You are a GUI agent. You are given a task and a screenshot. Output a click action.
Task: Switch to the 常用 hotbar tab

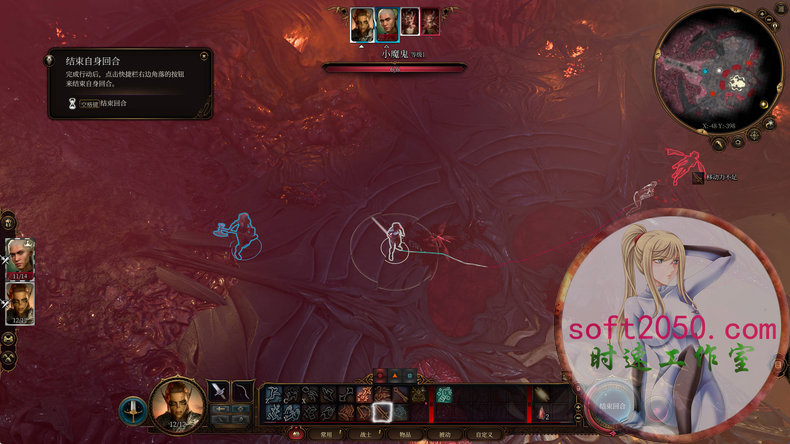pos(326,435)
